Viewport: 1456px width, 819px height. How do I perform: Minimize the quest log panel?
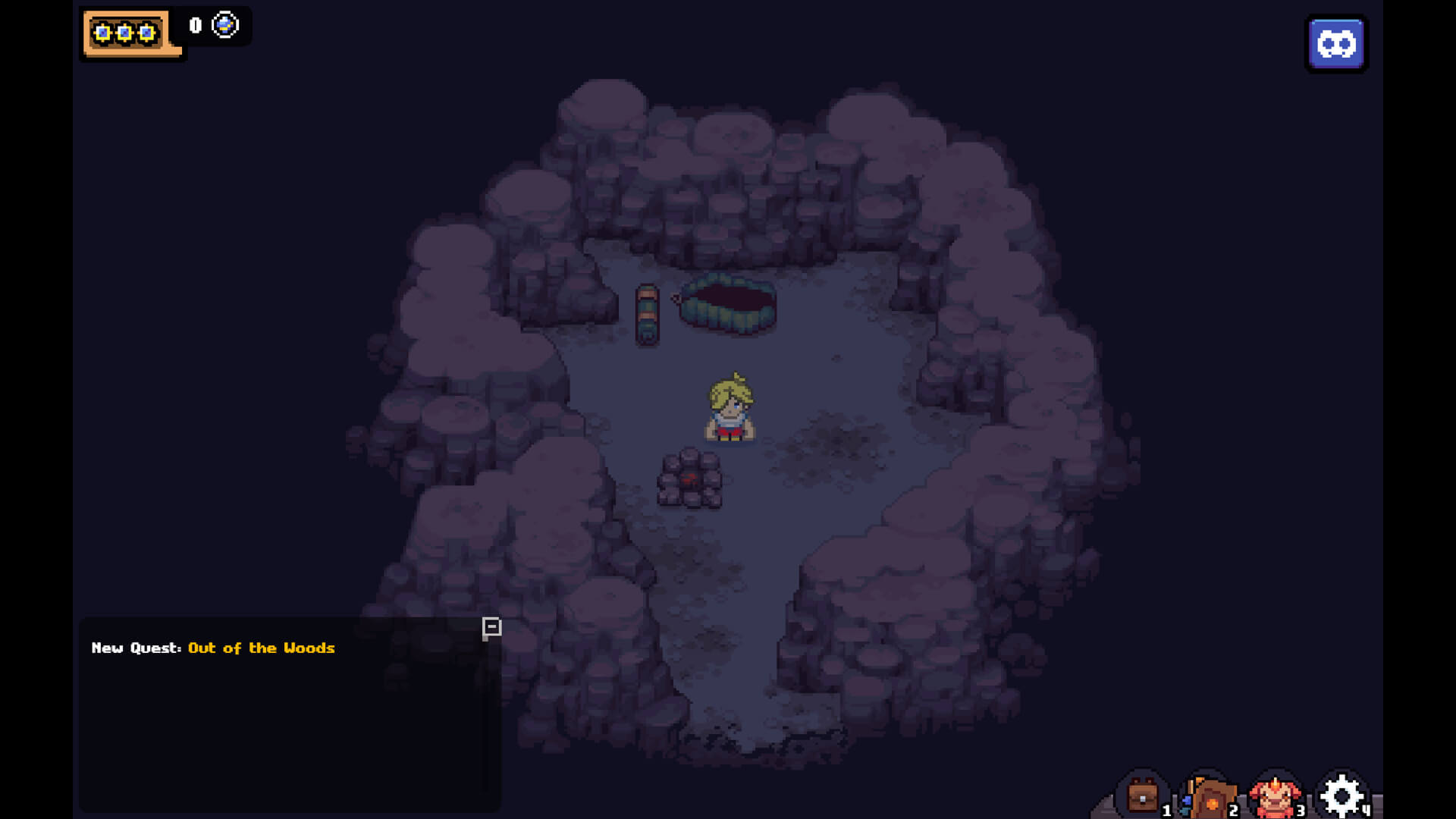491,627
